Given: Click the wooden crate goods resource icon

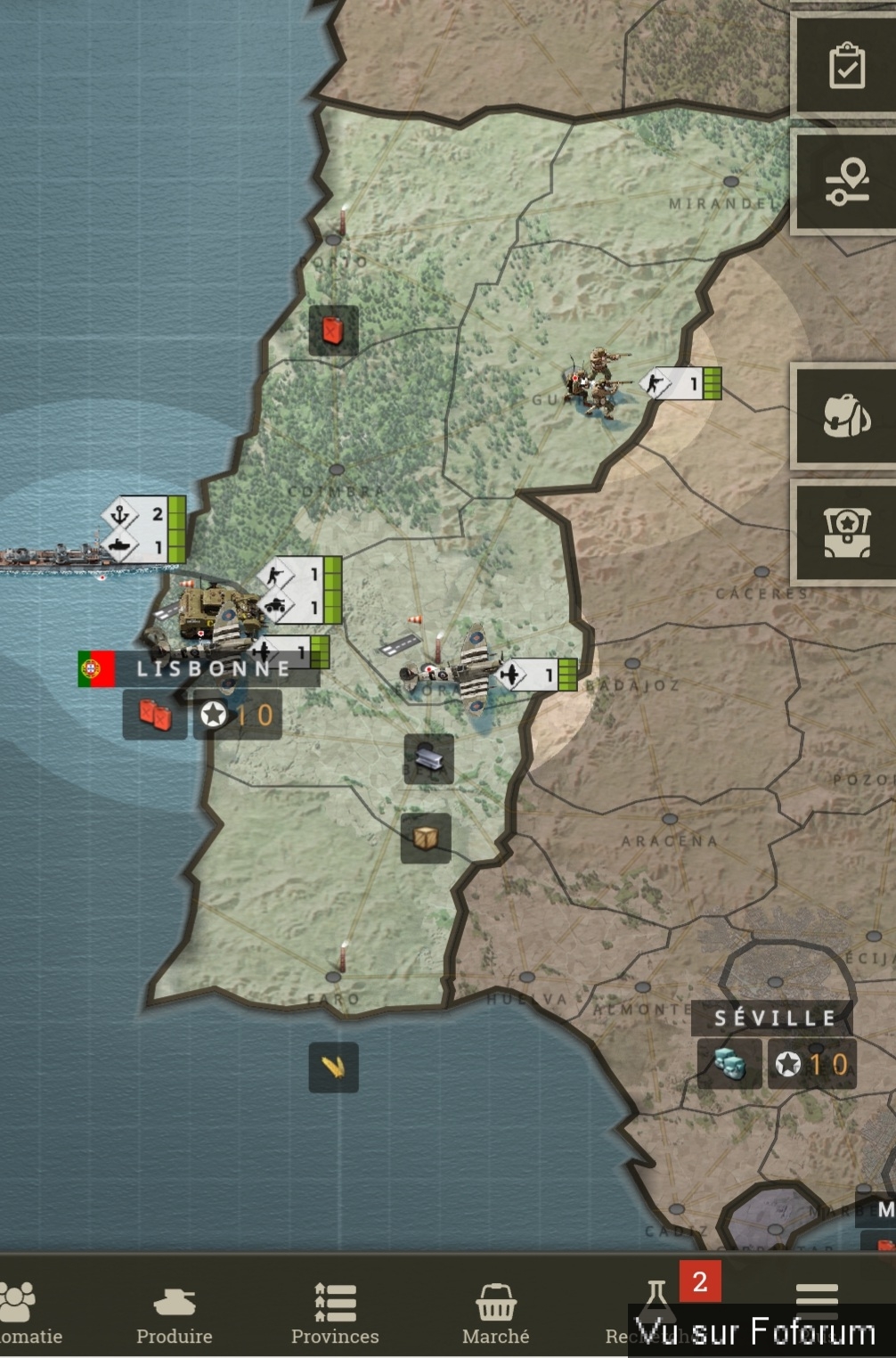Looking at the screenshot, I should point(425,838).
